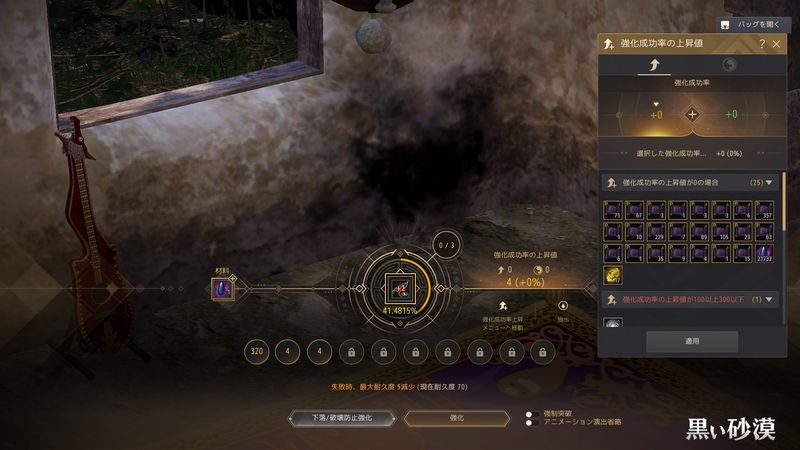Image resolution: width=800 pixels, height=450 pixels.
Task: Close the 強化成功率の上昇値 panel
Action: coord(776,44)
